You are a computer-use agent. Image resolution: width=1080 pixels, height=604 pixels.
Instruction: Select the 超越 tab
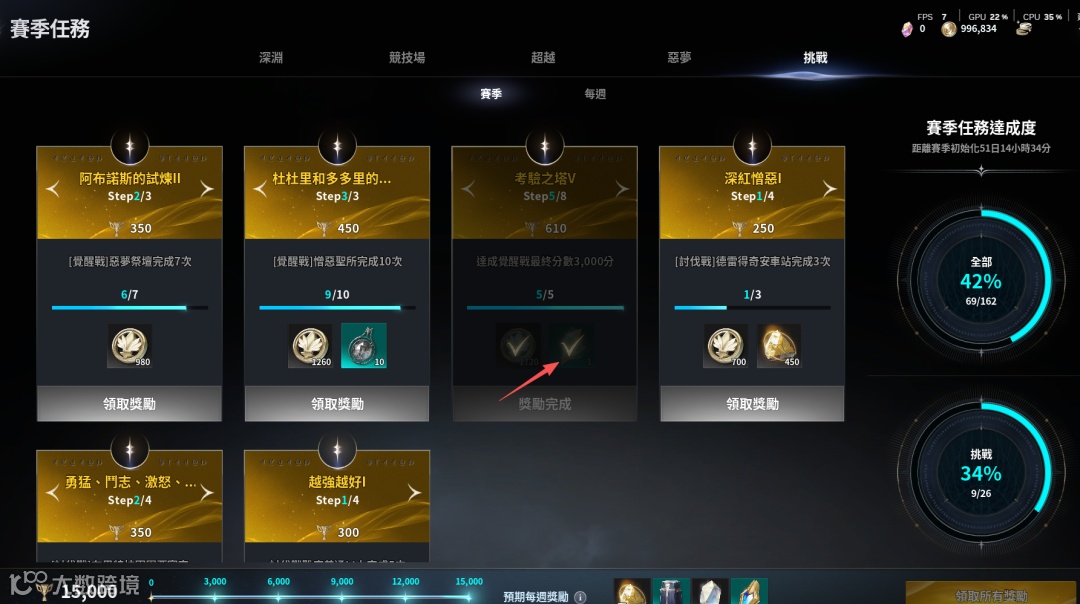click(543, 58)
